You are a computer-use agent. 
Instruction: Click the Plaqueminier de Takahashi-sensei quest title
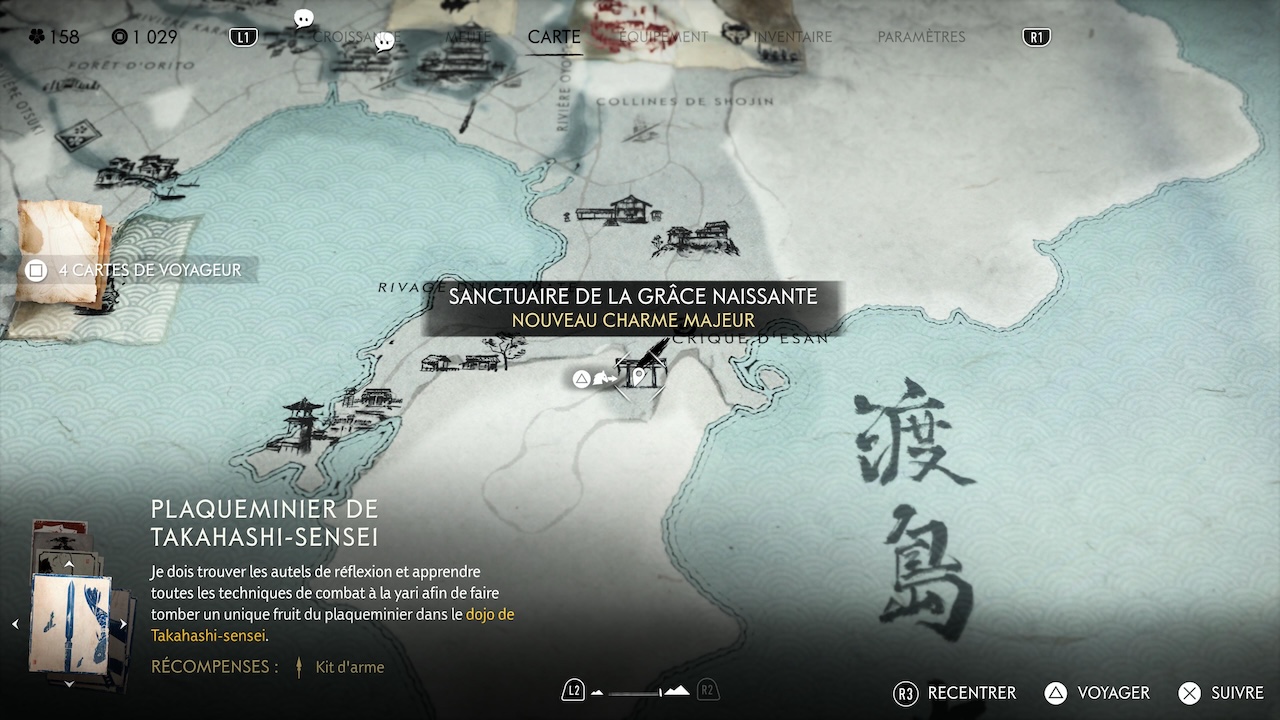point(264,522)
